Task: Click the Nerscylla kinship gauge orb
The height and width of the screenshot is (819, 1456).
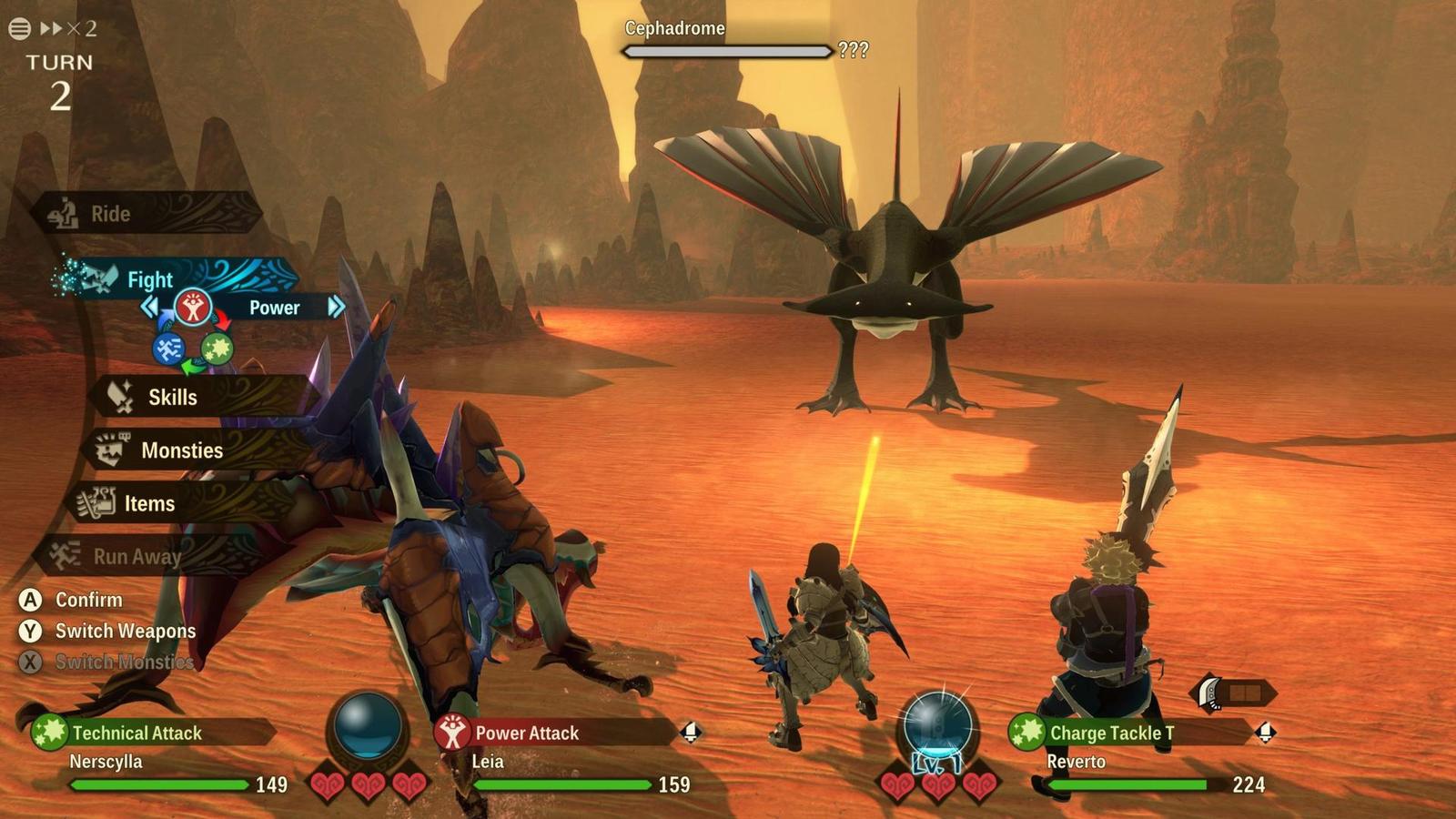Action: 367,728
